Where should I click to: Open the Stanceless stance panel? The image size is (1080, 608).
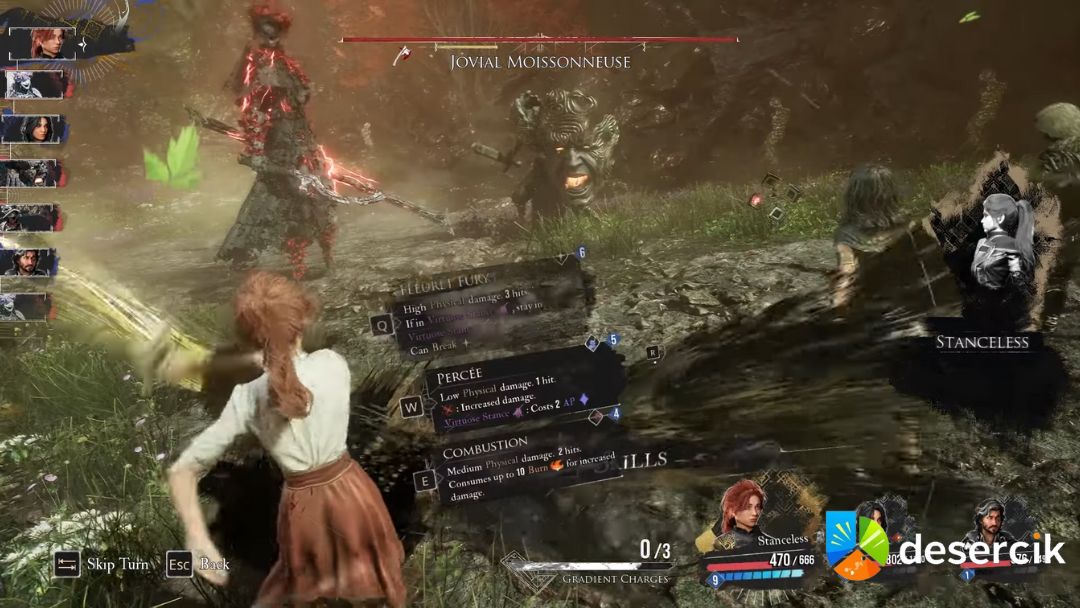coord(982,342)
